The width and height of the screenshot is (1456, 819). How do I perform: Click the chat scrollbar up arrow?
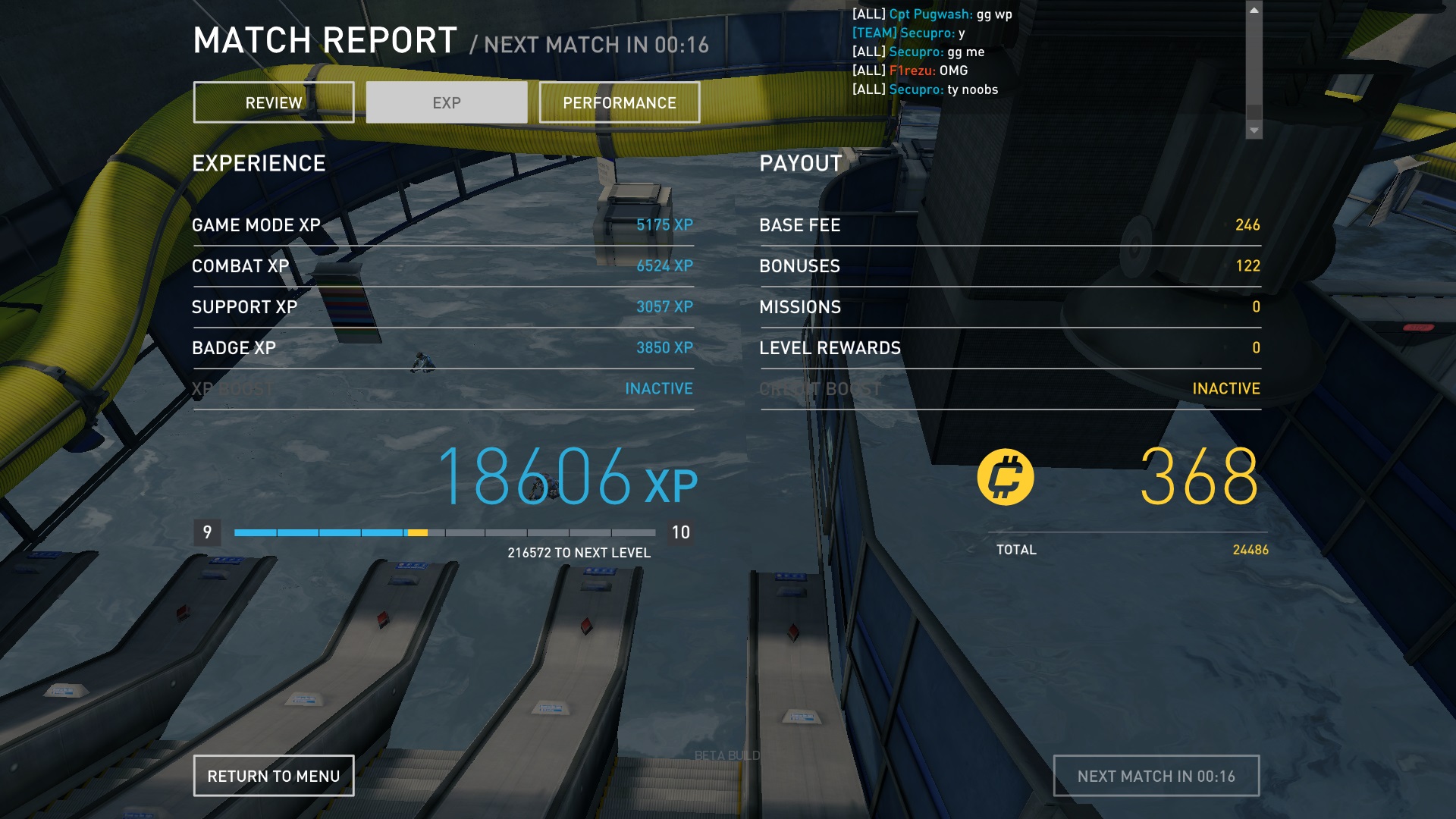coord(1254,11)
